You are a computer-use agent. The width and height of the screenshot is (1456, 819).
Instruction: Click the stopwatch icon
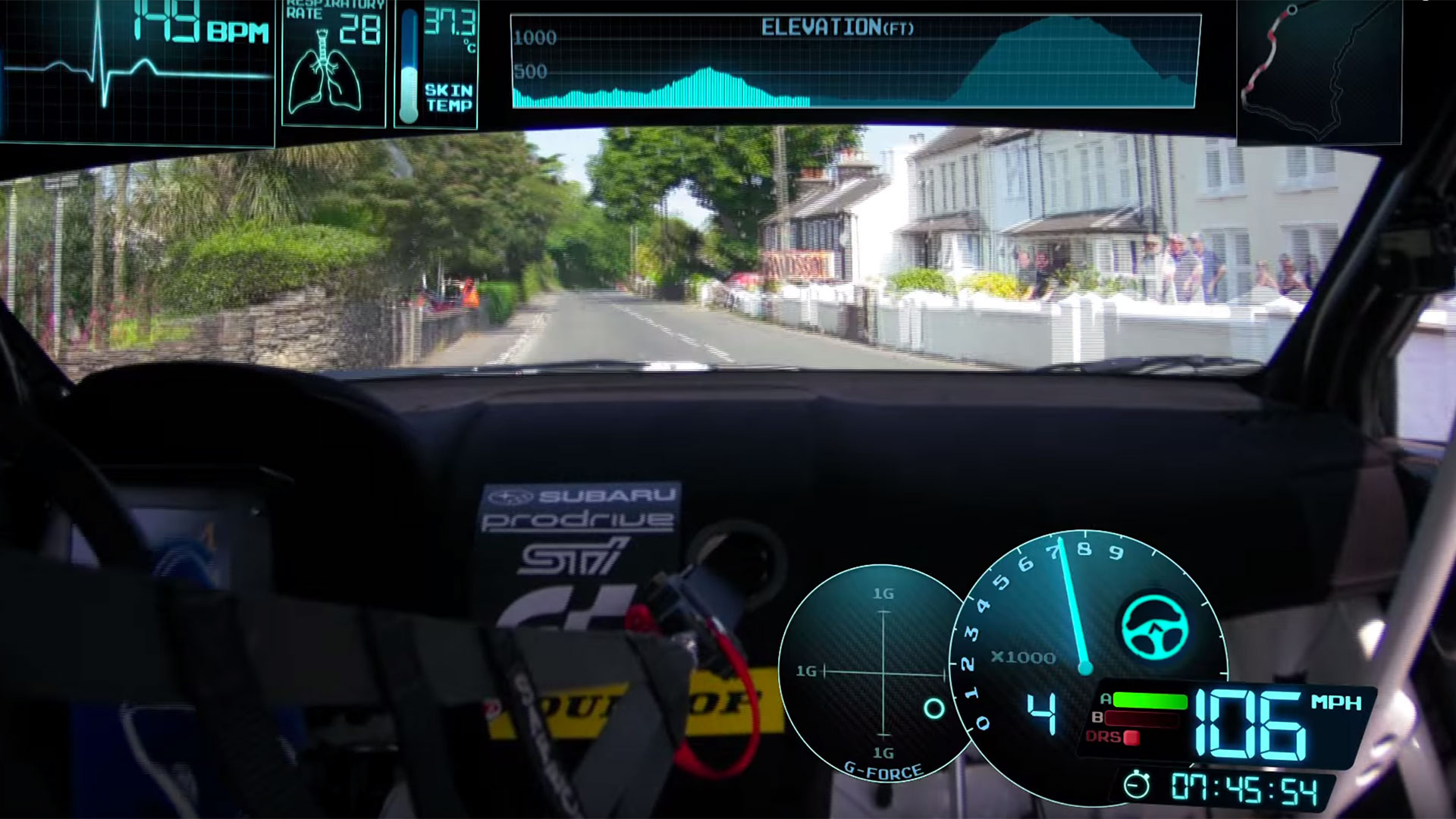coord(1137,786)
